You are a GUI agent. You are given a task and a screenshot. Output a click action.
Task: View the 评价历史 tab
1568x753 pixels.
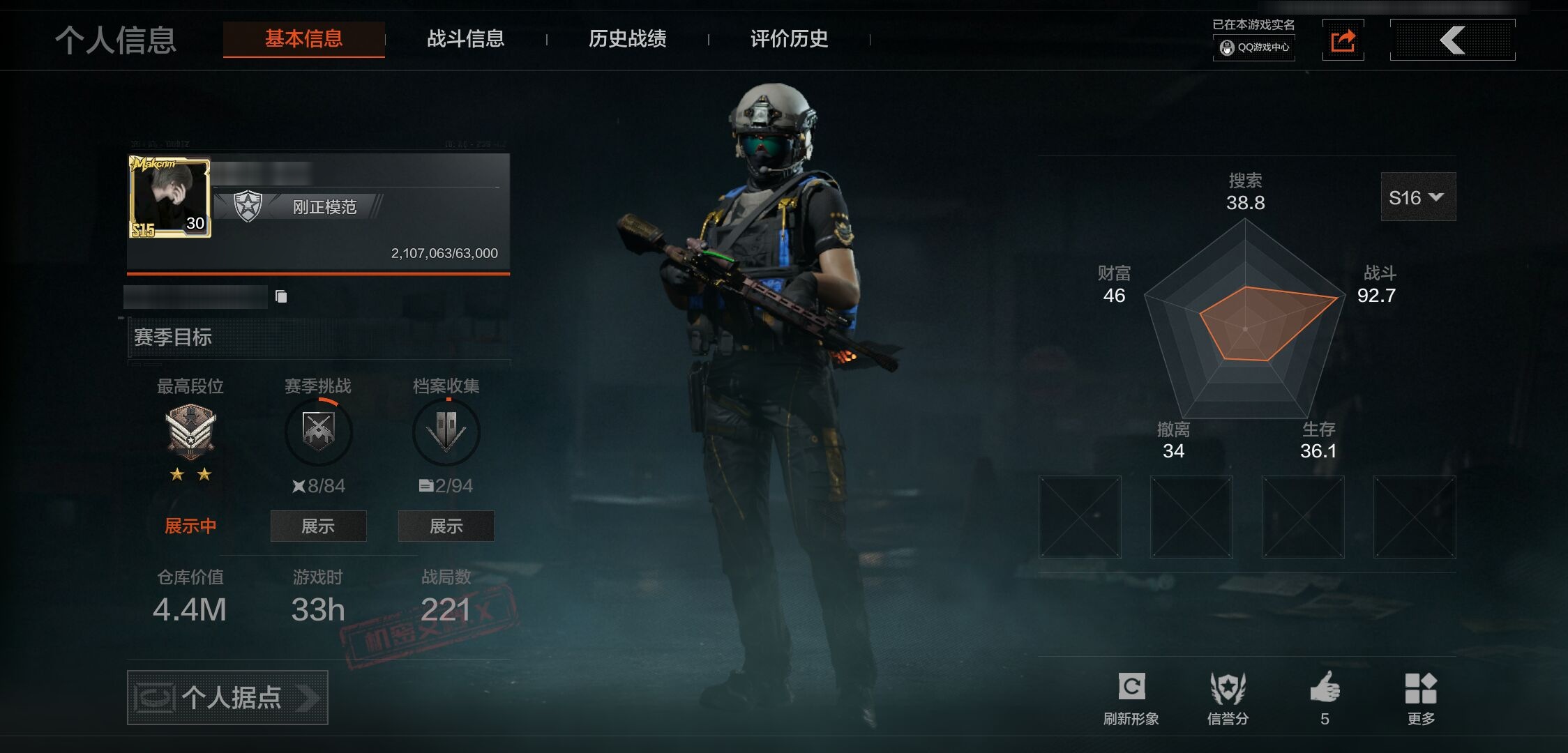(x=789, y=39)
